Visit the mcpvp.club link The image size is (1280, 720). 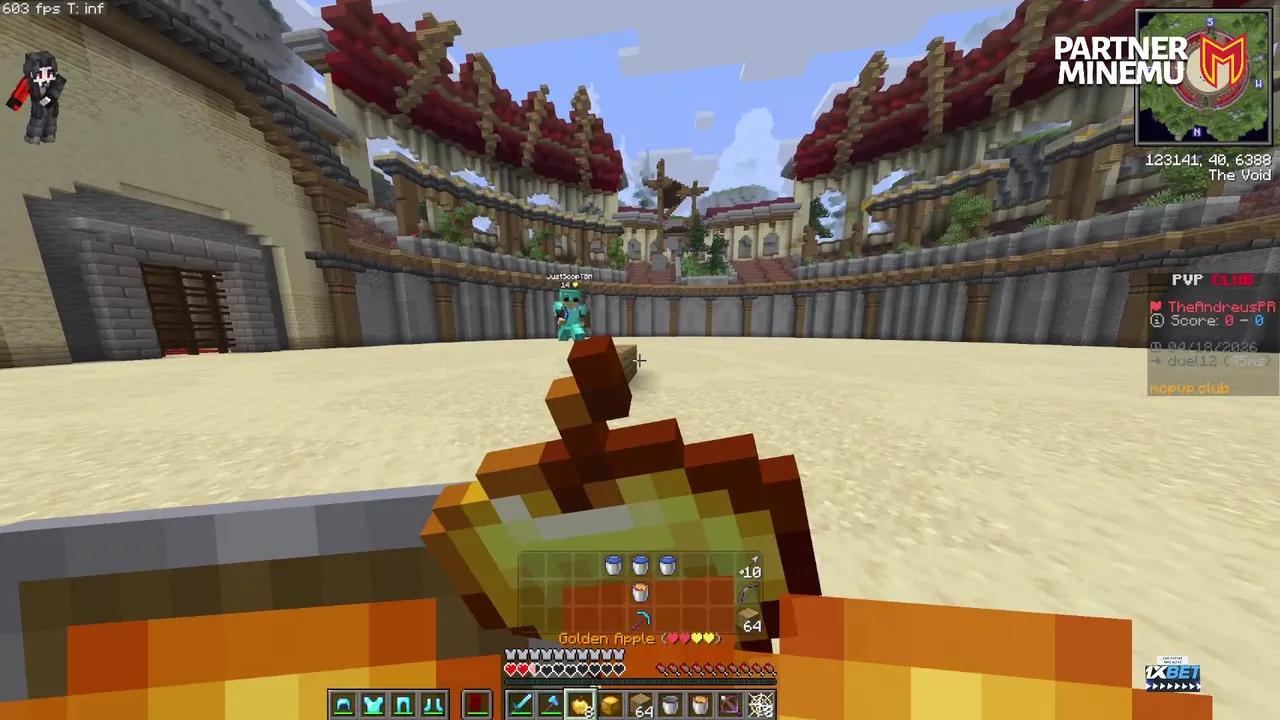point(1188,388)
